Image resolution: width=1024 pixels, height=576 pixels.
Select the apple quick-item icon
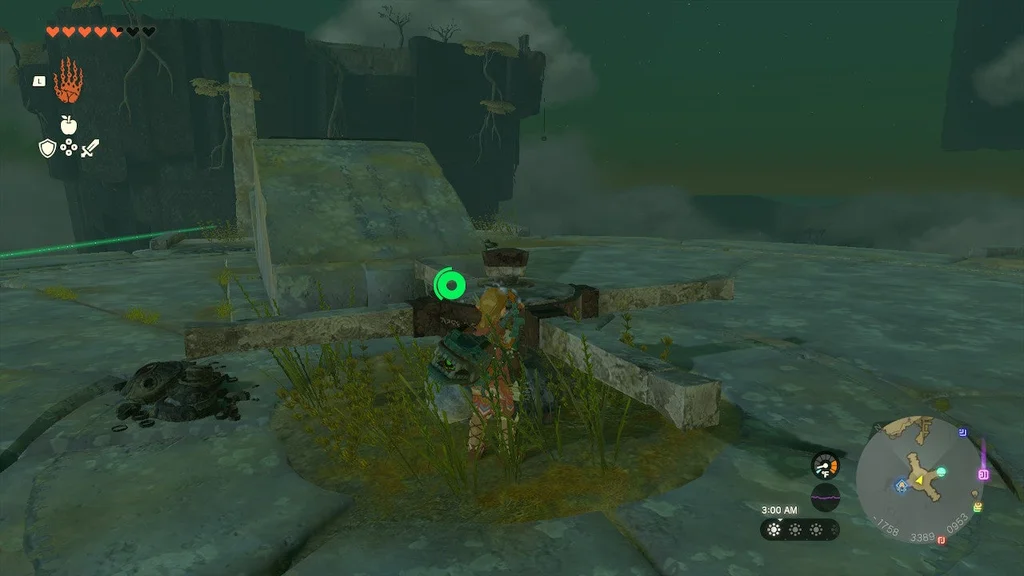tap(68, 125)
